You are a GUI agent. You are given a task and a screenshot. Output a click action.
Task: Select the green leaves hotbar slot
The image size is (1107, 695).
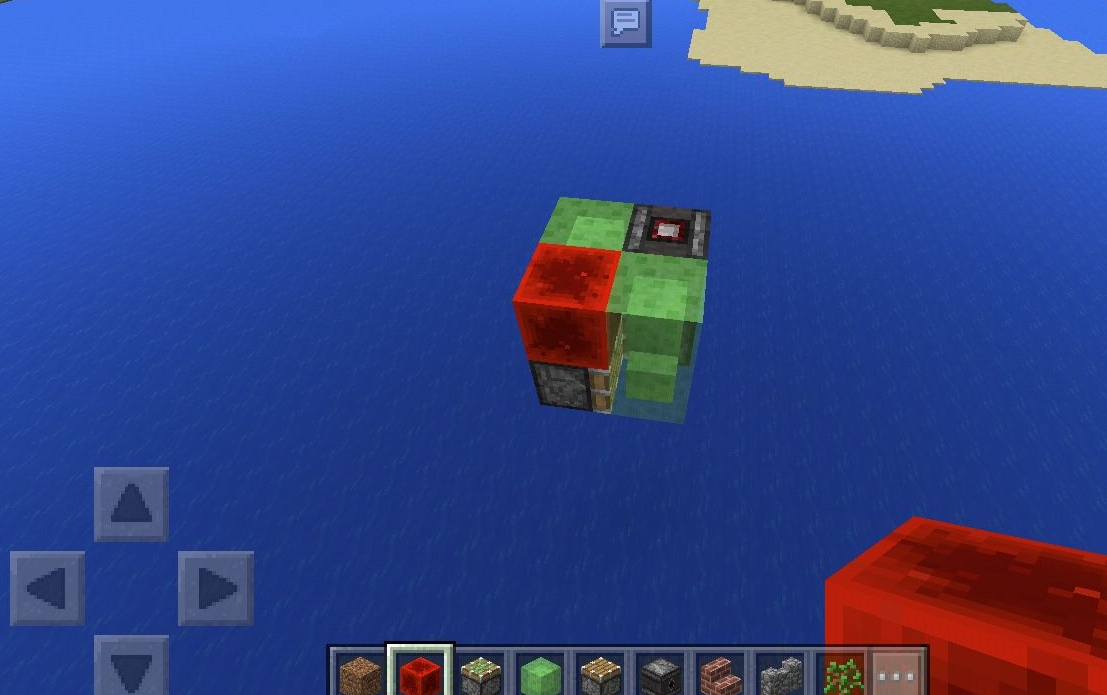click(840, 674)
